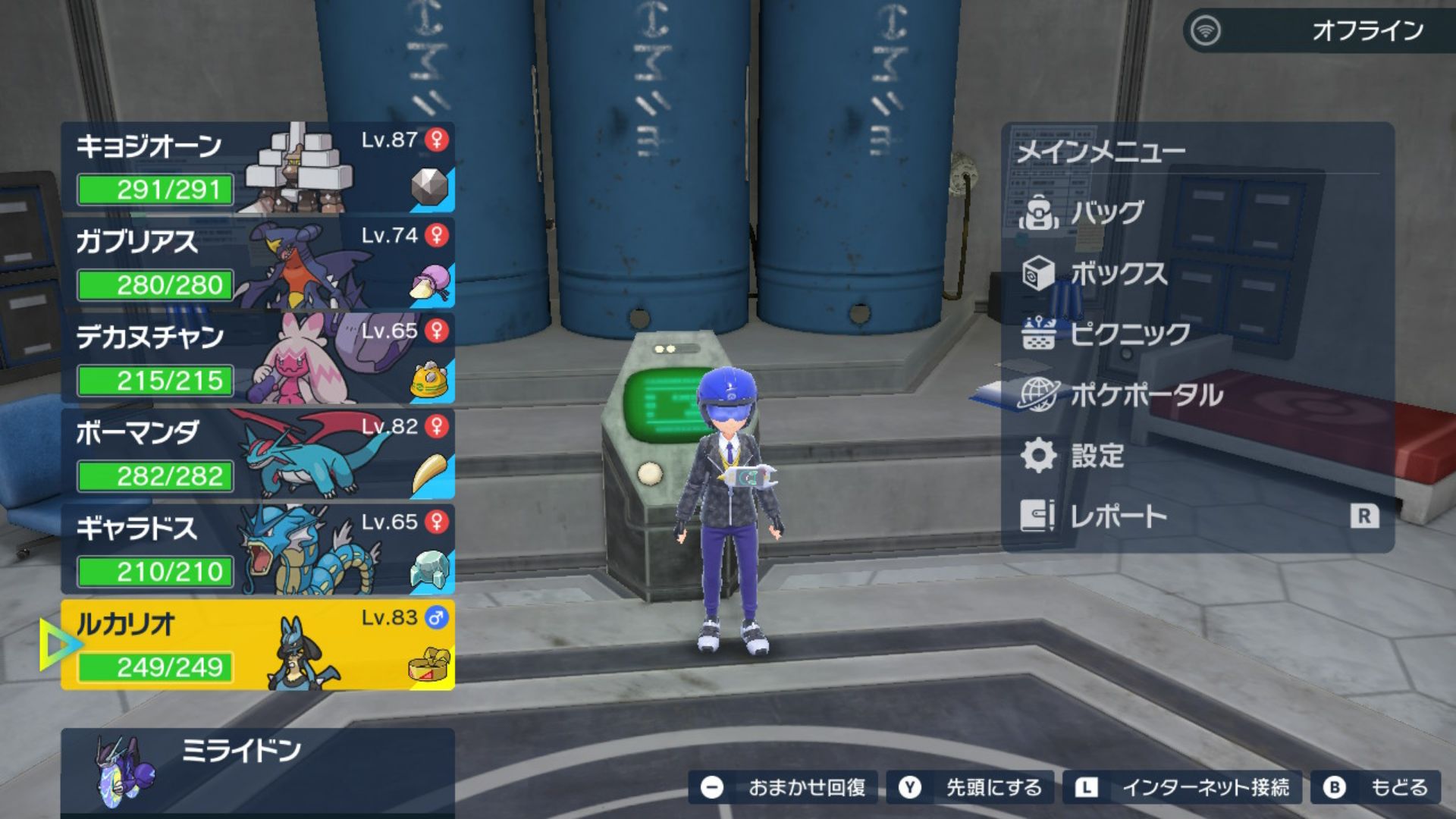Click the オフライン connection status indicator
This screenshot has height=819, width=1456.
(1318, 31)
